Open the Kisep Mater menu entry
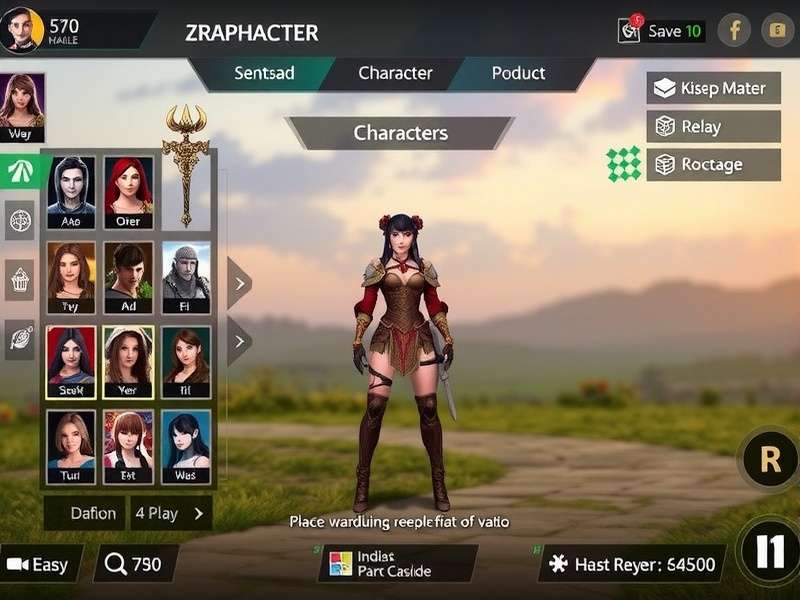800x600 pixels. pyautogui.click(x=713, y=88)
